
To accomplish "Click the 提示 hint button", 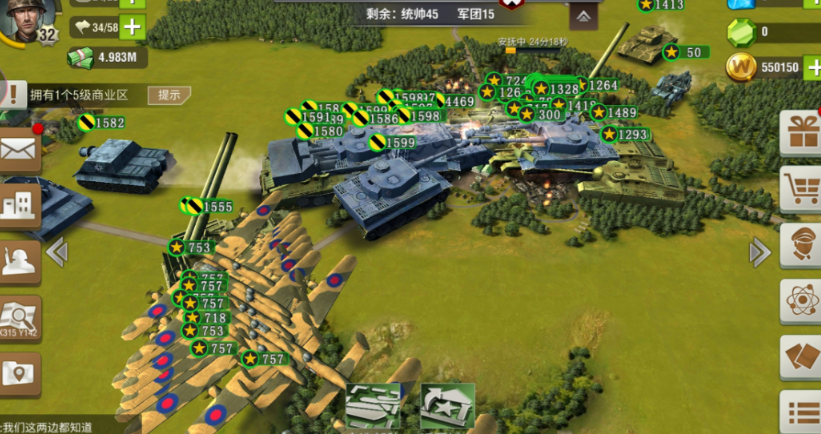I will point(169,95).
